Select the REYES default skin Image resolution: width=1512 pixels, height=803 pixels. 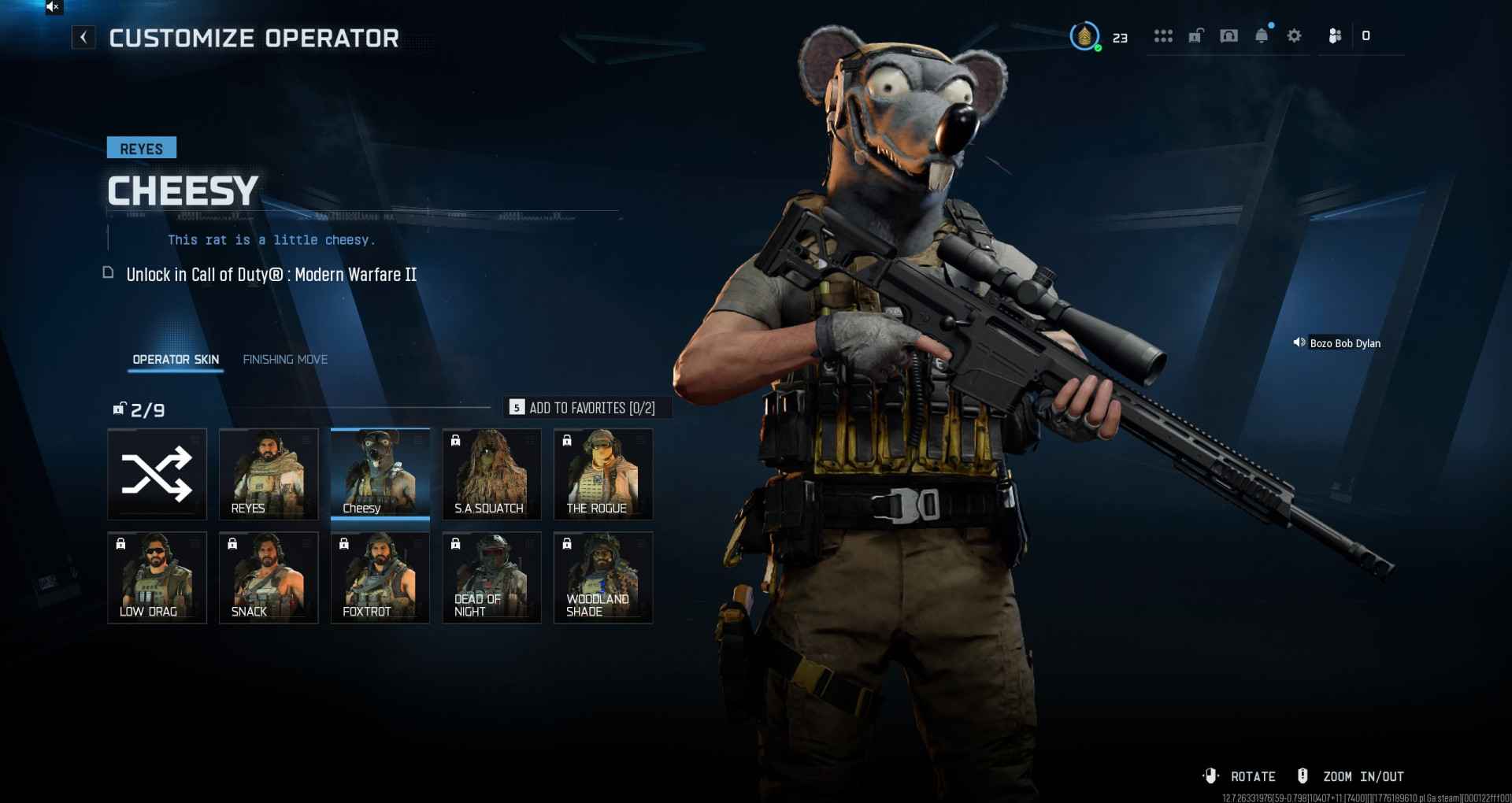tap(269, 474)
